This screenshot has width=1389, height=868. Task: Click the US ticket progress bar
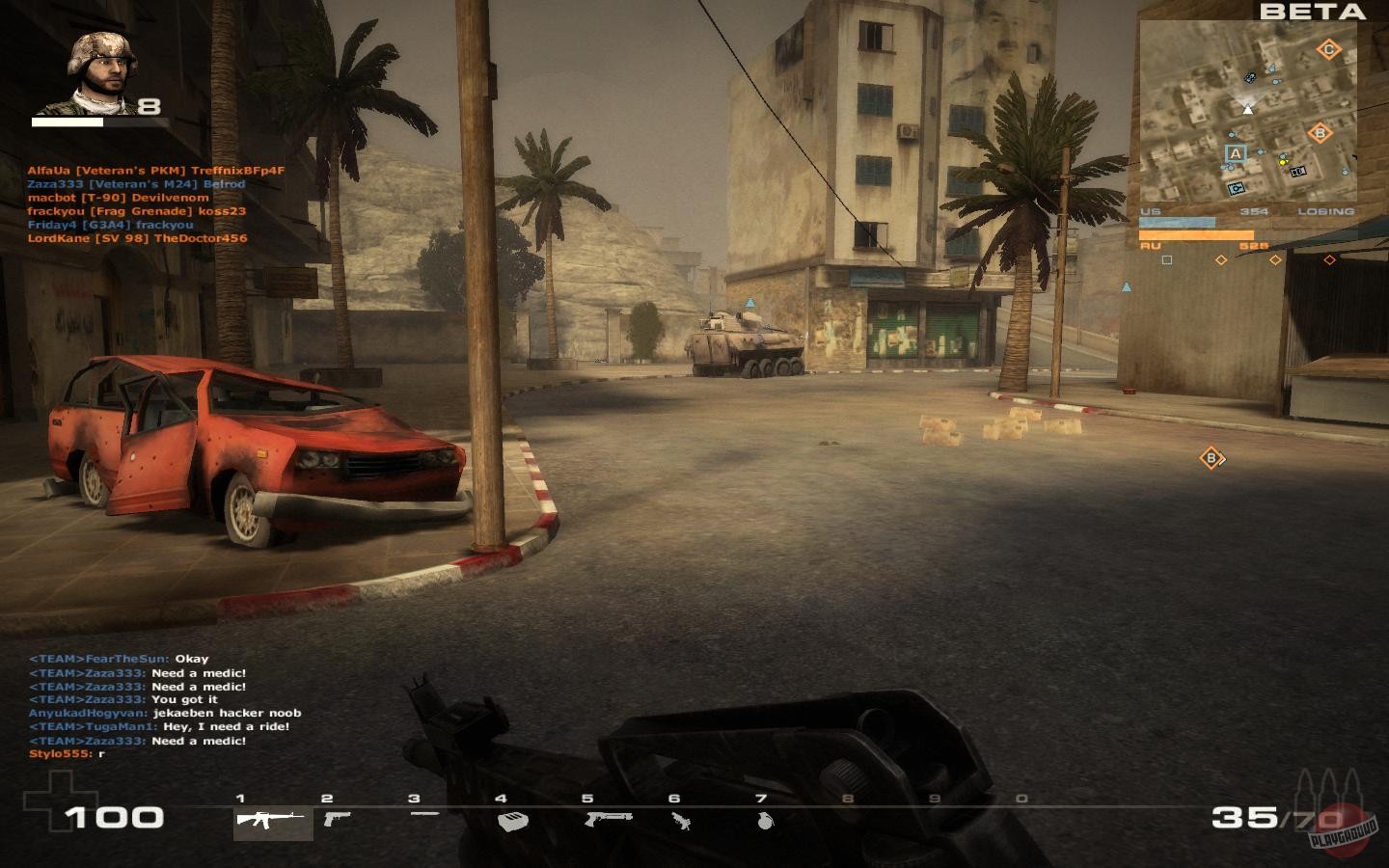tap(1179, 222)
